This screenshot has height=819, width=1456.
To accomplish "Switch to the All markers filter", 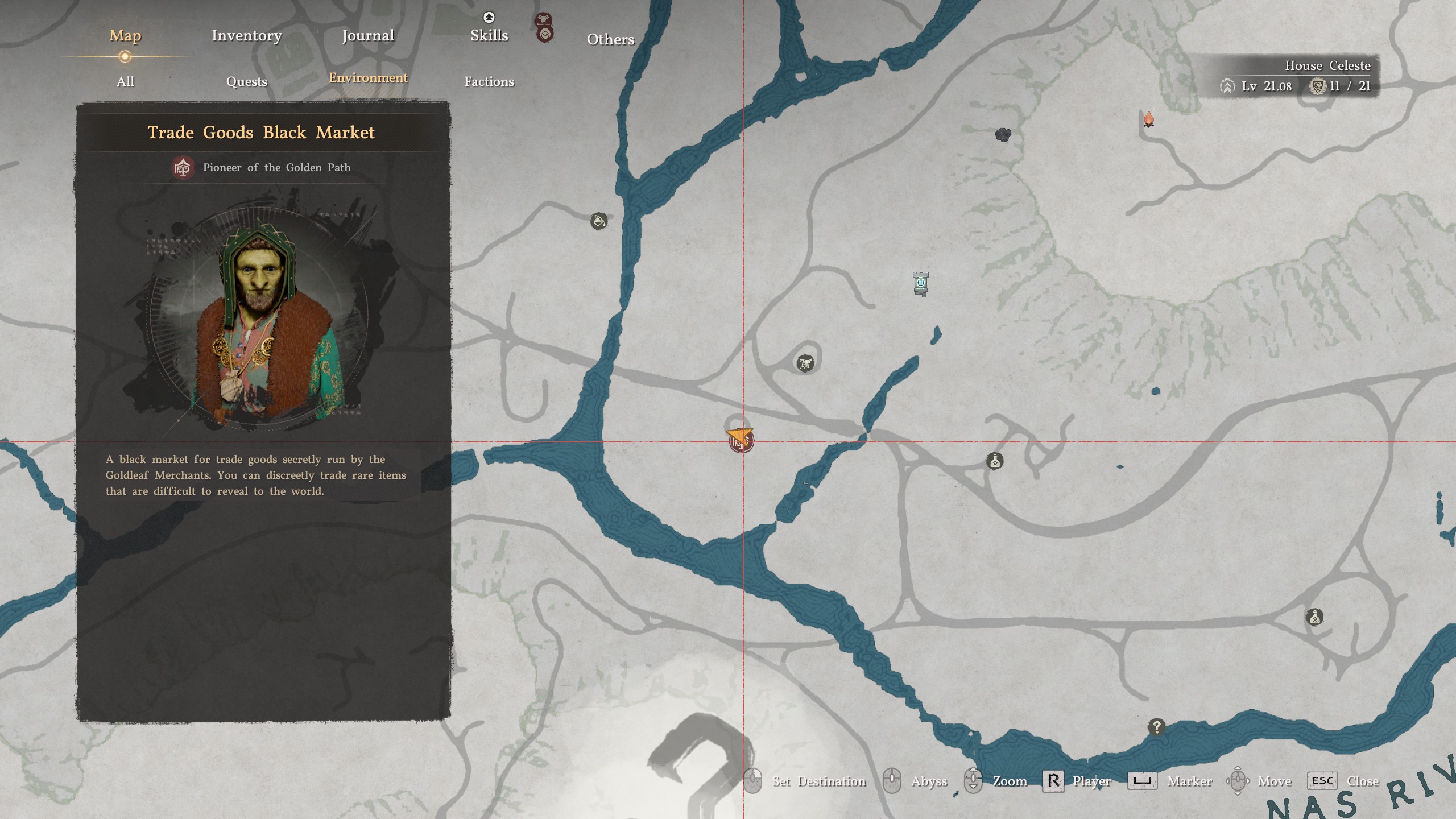I will click(x=125, y=81).
